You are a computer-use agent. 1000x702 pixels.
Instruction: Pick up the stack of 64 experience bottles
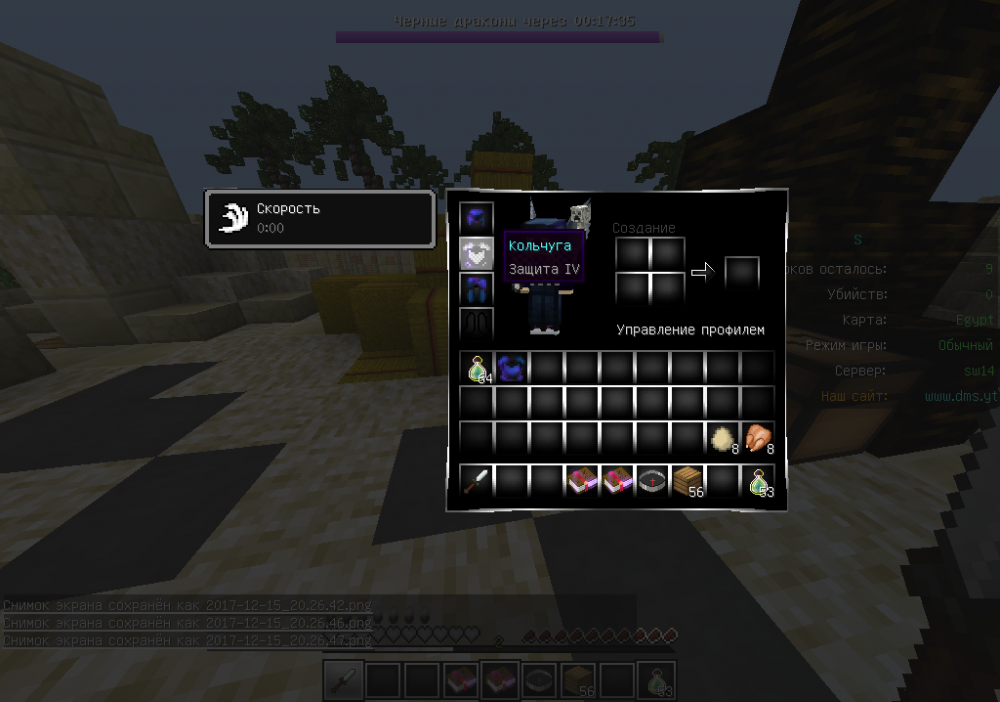pos(477,368)
